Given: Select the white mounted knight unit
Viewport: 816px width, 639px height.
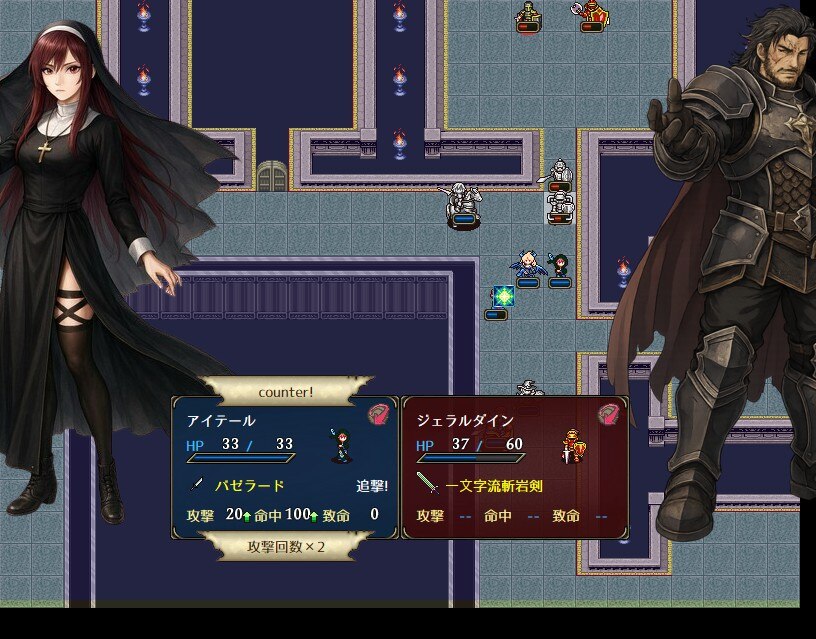Looking at the screenshot, I should coord(462,202).
